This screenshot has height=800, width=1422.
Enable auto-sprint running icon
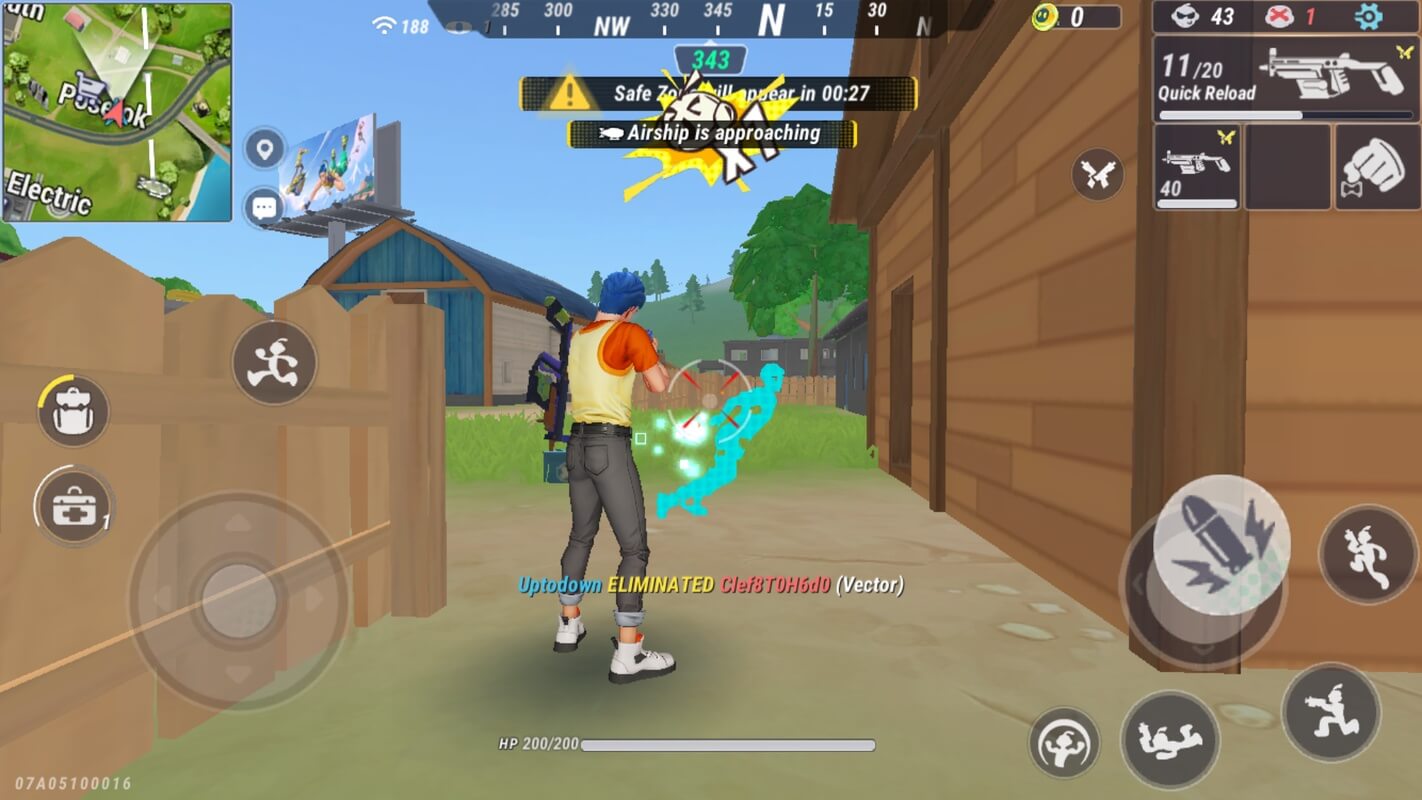click(272, 362)
